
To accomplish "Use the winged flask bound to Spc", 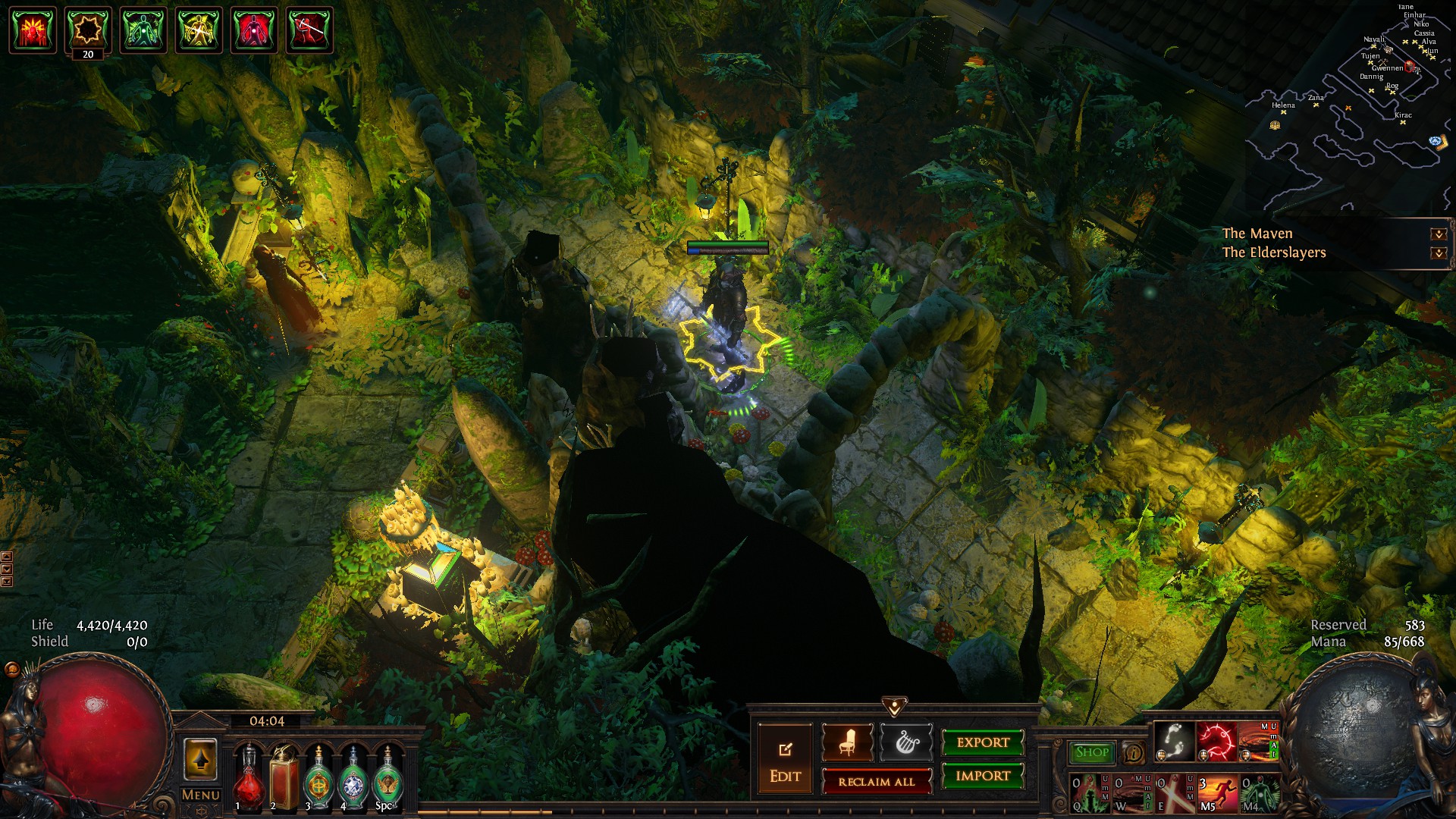I will (388, 777).
